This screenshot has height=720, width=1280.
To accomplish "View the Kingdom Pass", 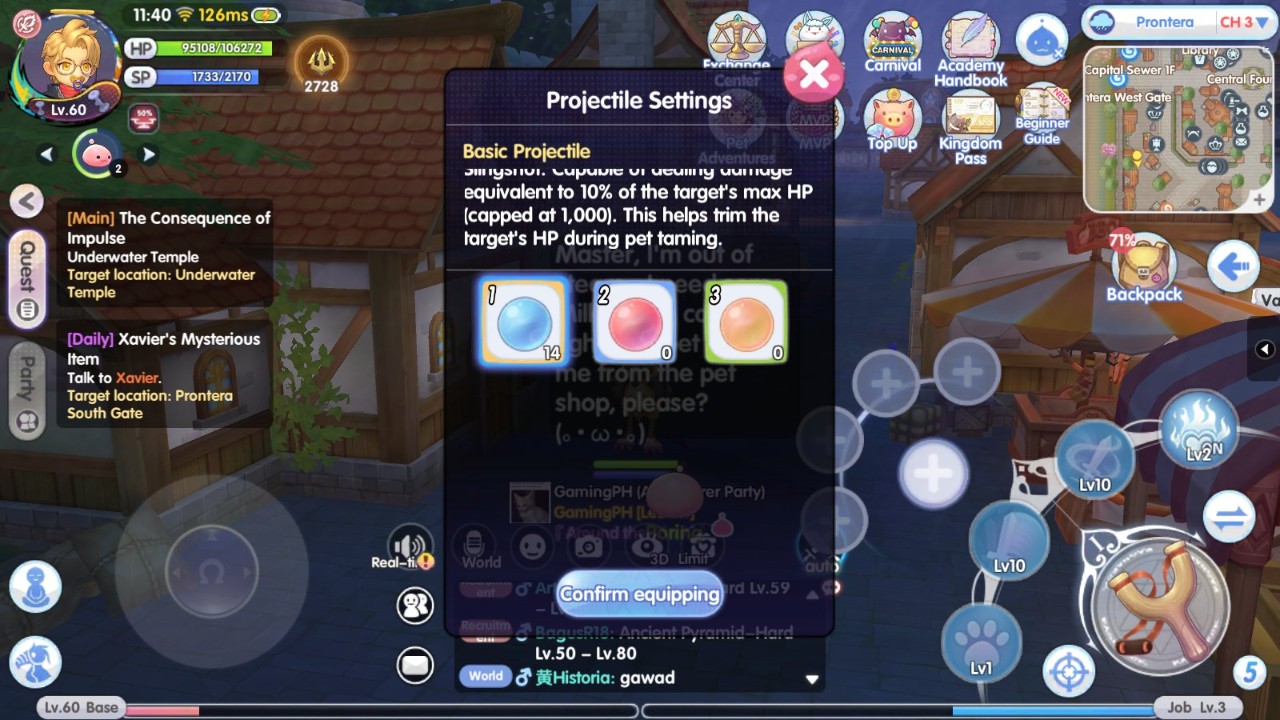I will pyautogui.click(x=970, y=127).
